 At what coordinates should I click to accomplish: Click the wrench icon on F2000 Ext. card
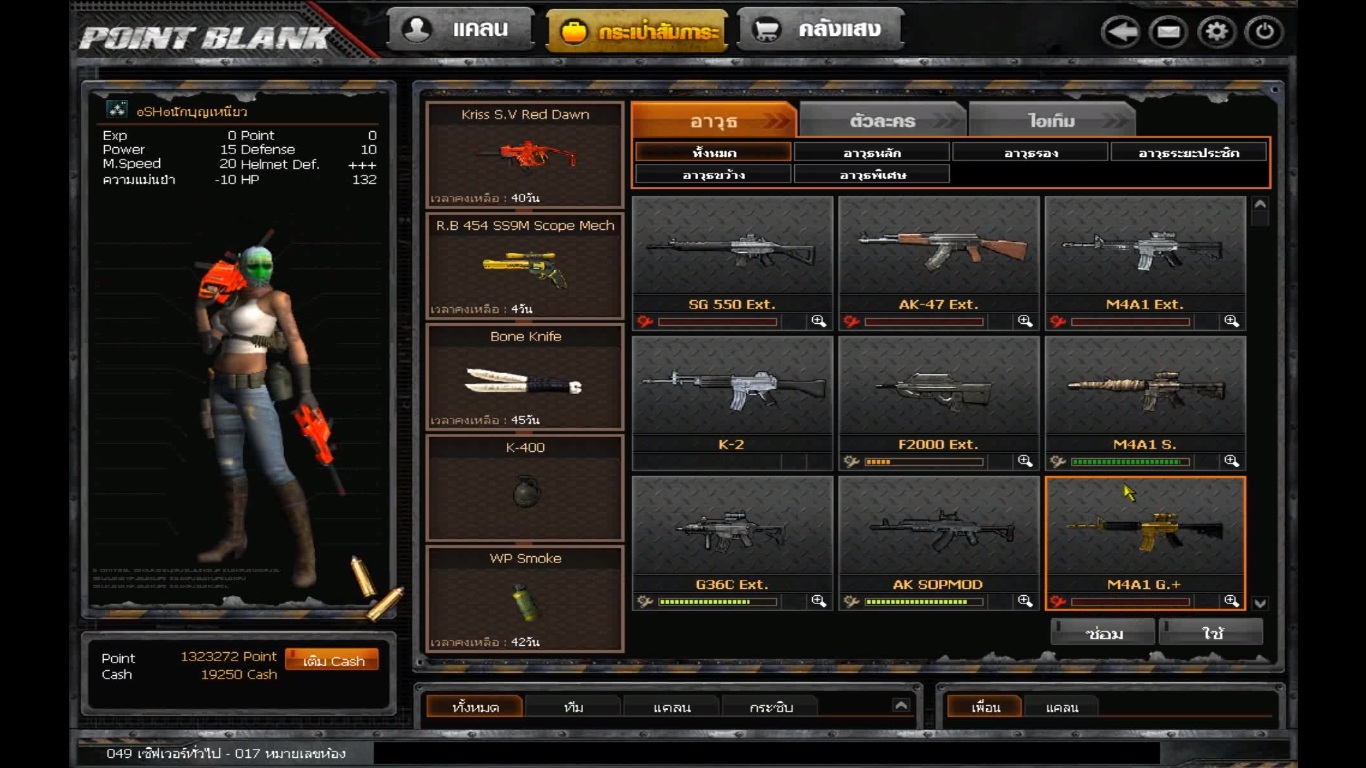(x=851, y=461)
